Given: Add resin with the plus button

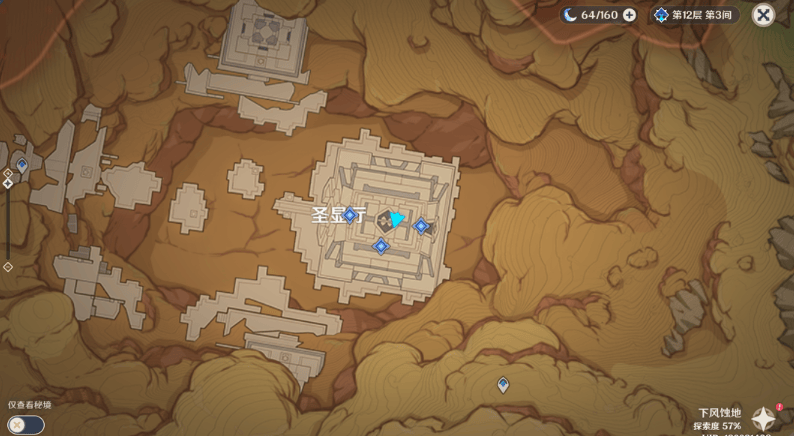Looking at the screenshot, I should pos(630,15).
